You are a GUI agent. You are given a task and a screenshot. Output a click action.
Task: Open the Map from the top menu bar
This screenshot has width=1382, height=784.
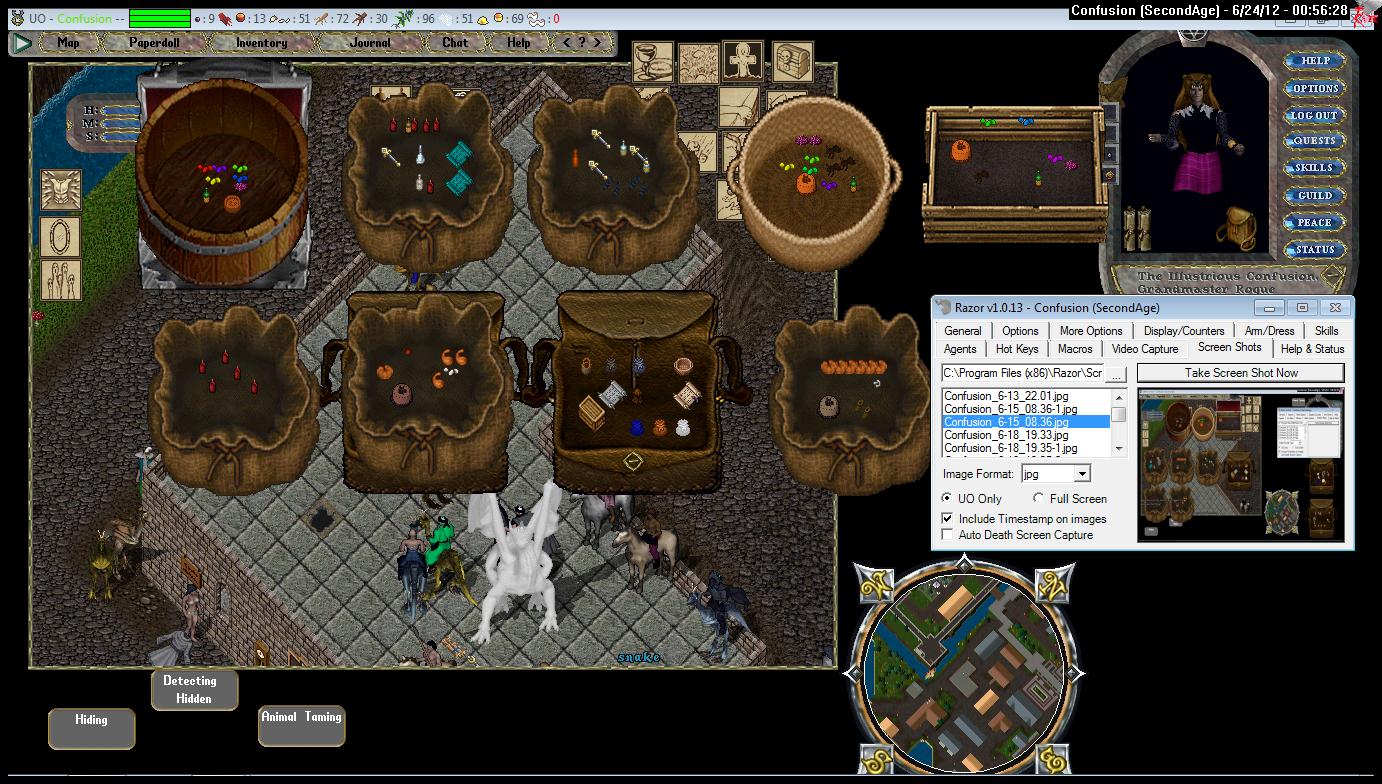tap(68, 43)
